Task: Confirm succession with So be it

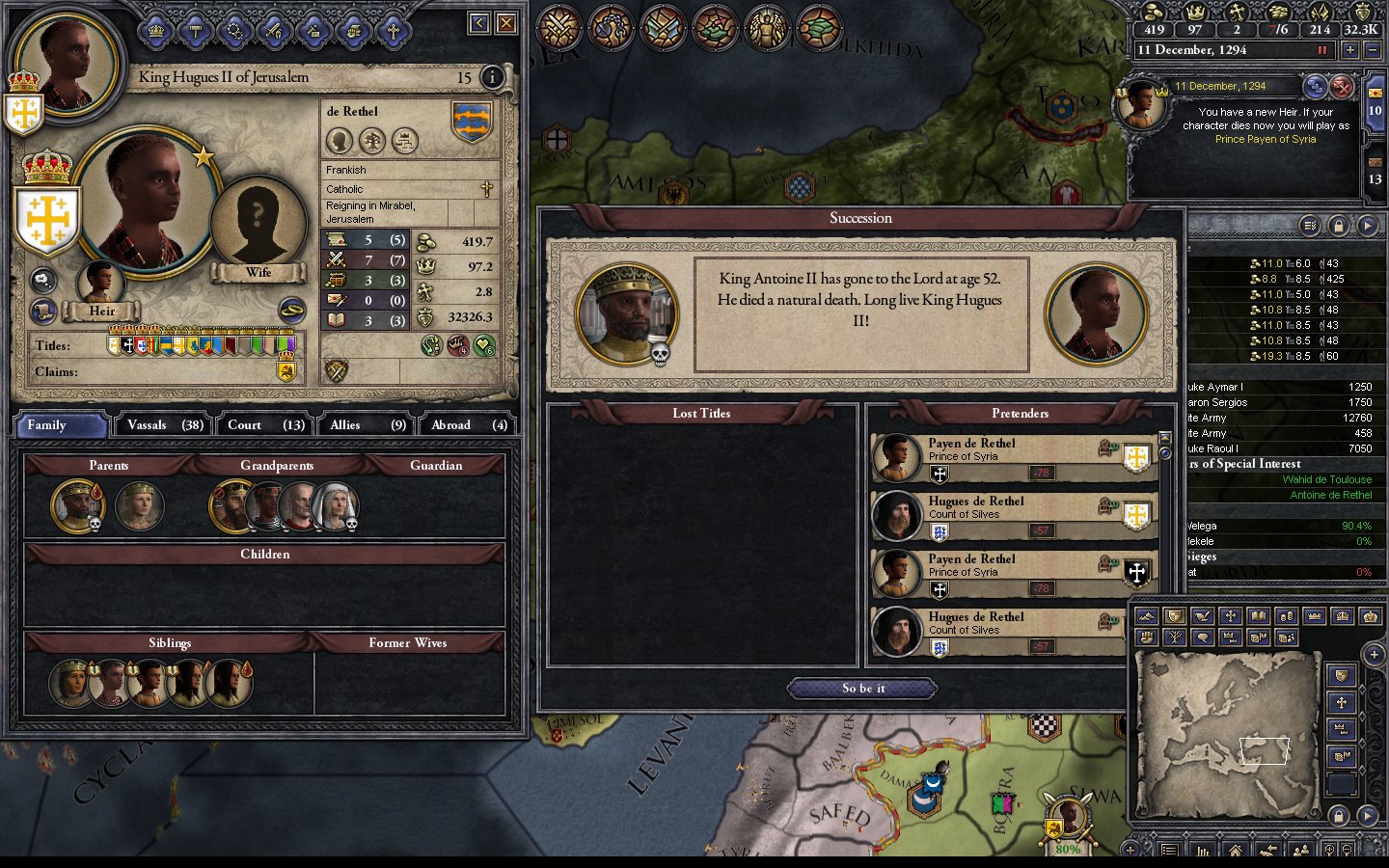Action: point(862,689)
